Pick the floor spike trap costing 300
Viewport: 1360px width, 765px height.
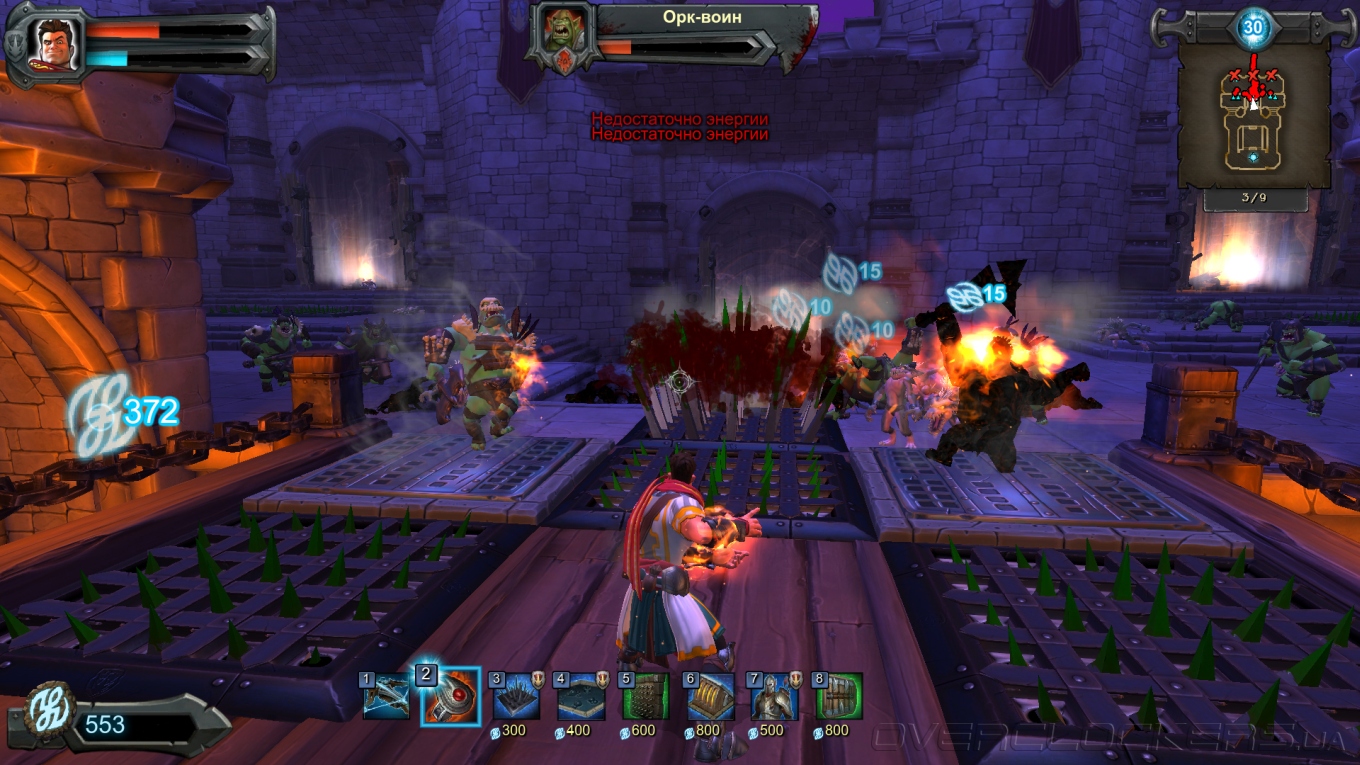(516, 697)
